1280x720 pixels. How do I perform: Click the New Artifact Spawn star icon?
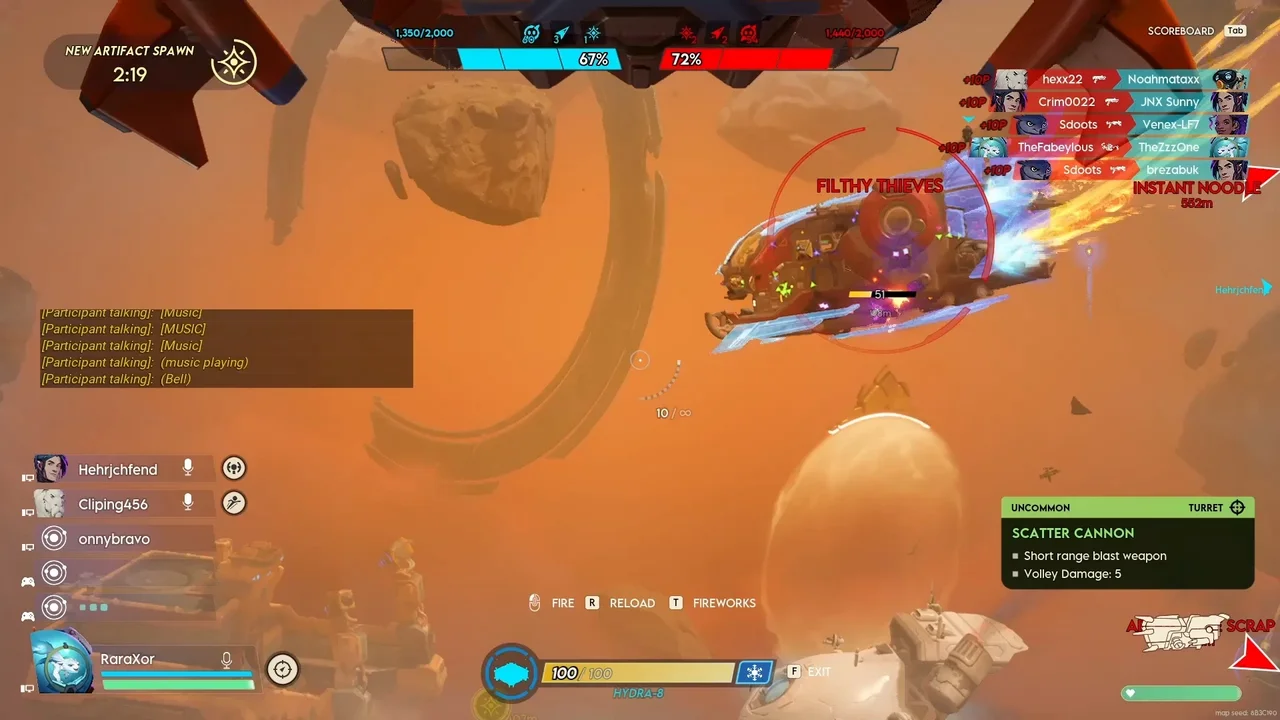click(235, 63)
